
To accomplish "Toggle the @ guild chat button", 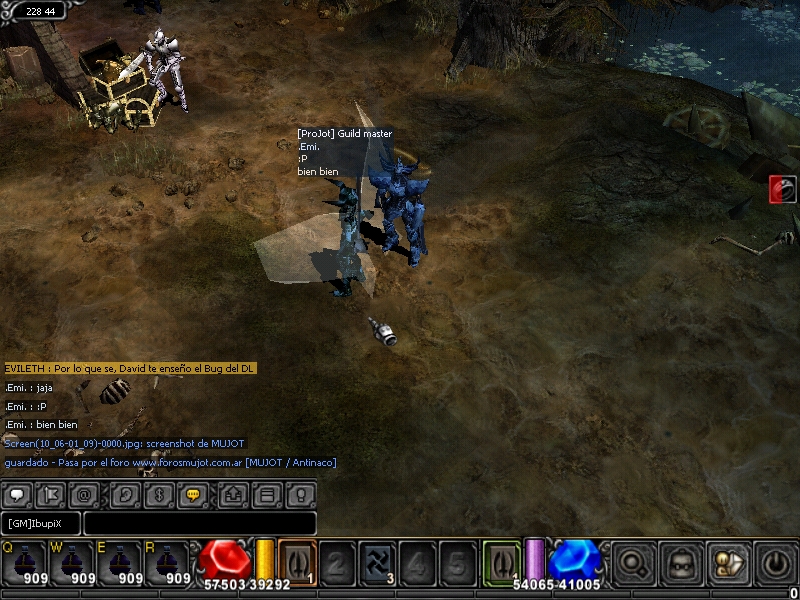I will tap(83, 494).
